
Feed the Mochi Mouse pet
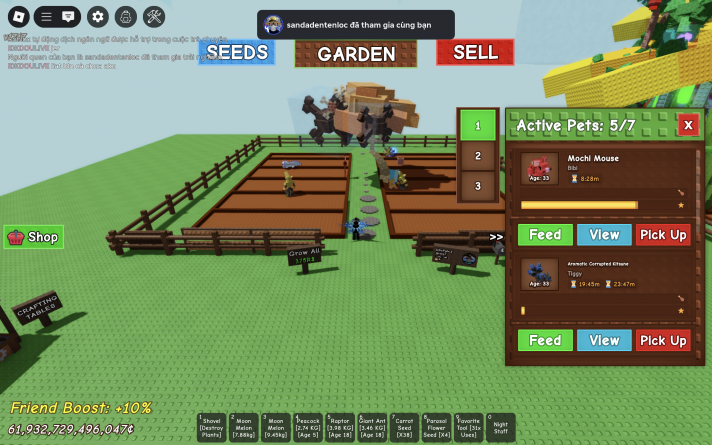[x=545, y=234]
